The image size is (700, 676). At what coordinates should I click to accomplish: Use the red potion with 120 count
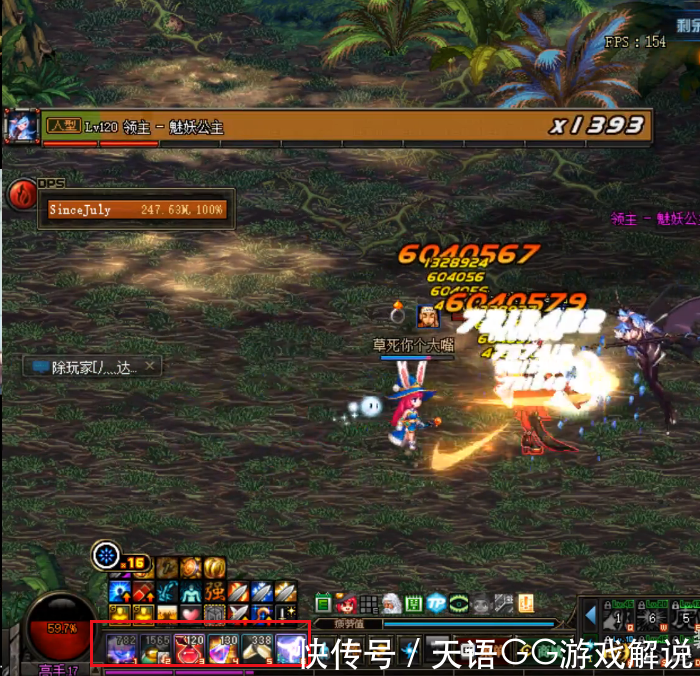[190, 649]
